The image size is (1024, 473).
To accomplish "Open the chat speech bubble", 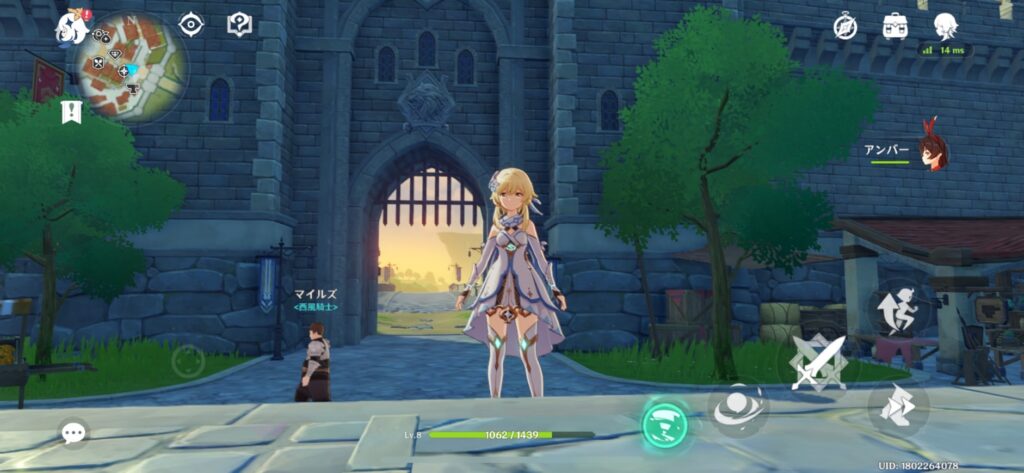I will (x=73, y=432).
